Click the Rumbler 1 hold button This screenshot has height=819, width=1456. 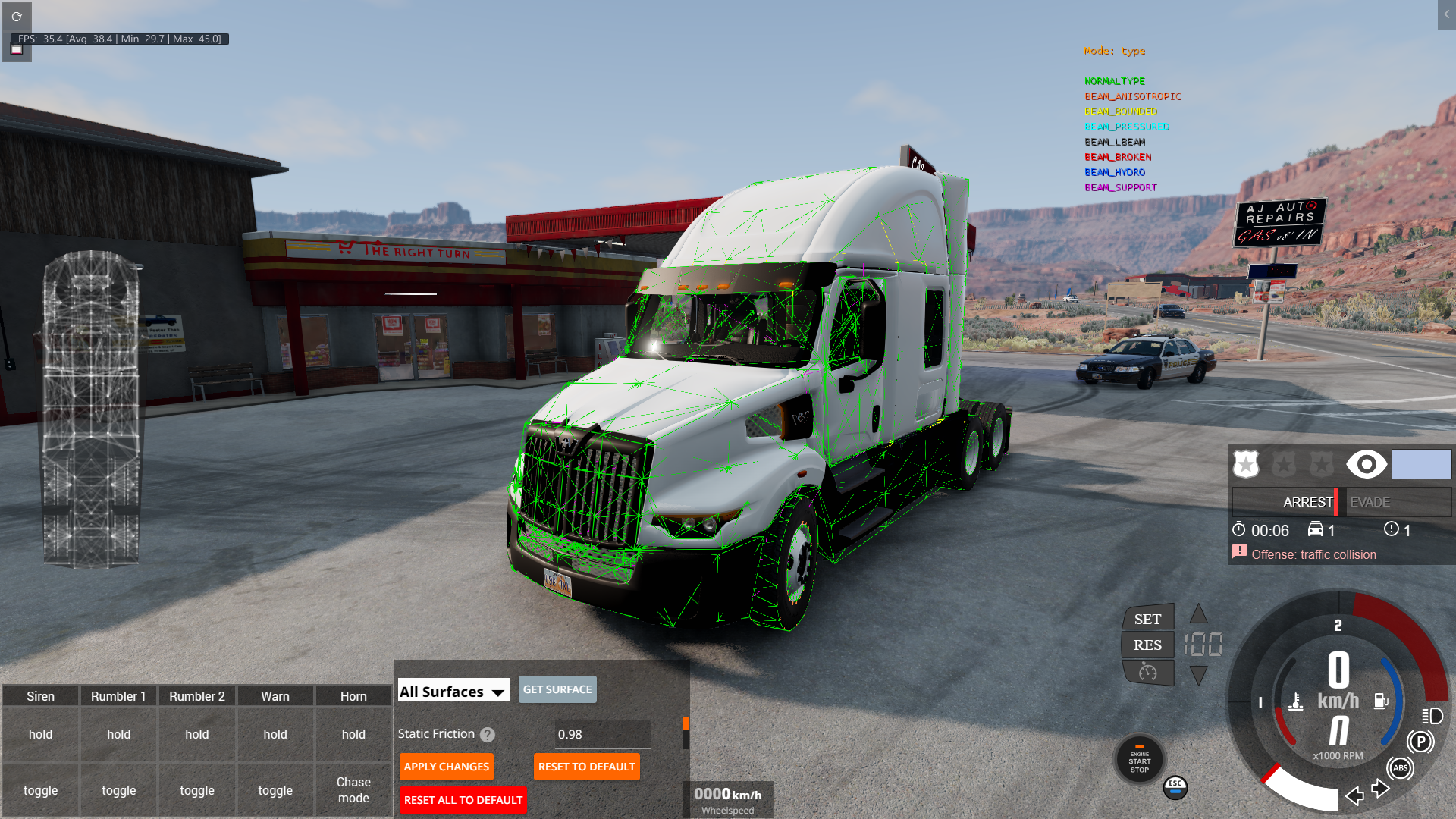(118, 734)
